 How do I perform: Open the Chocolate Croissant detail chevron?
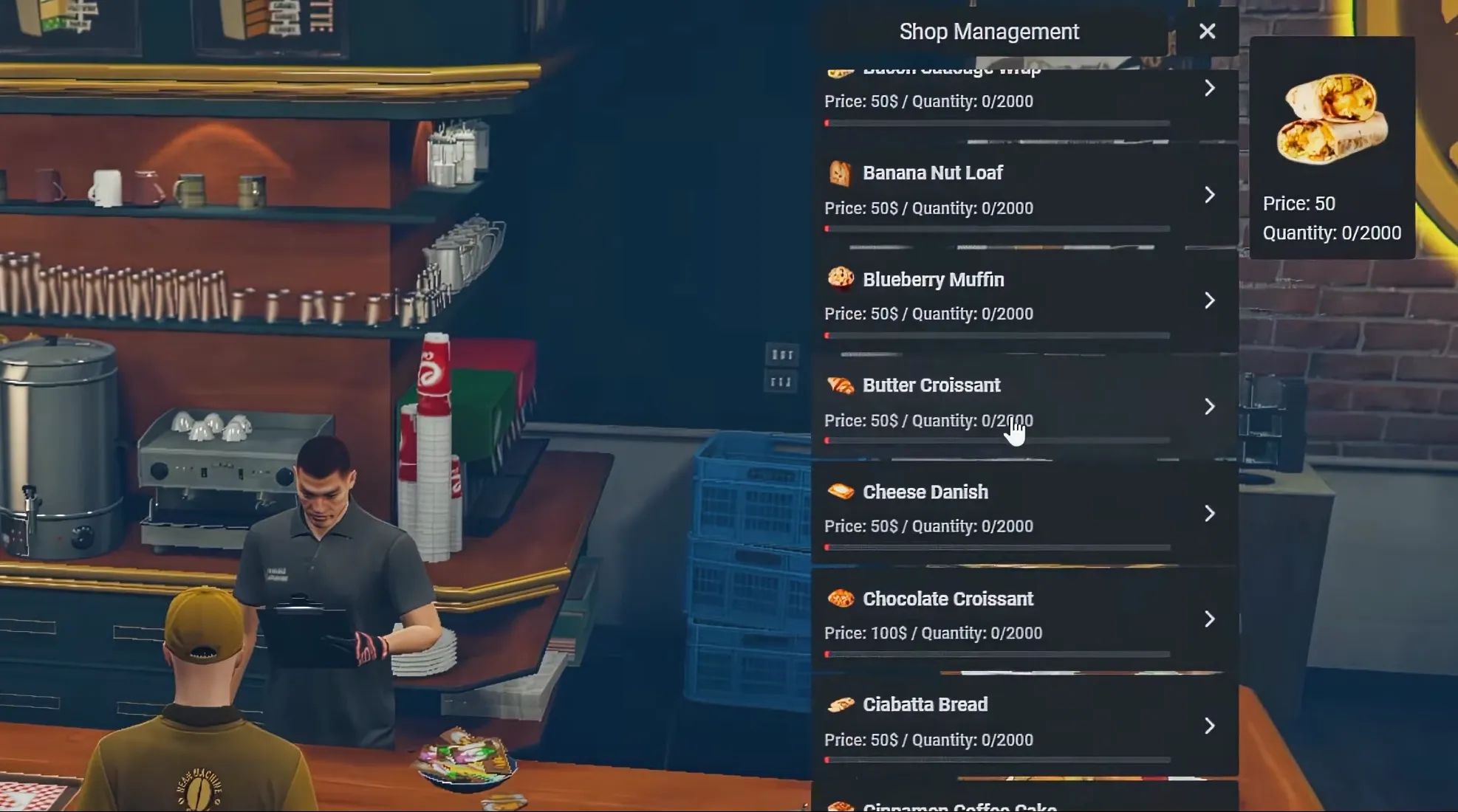1209,620
